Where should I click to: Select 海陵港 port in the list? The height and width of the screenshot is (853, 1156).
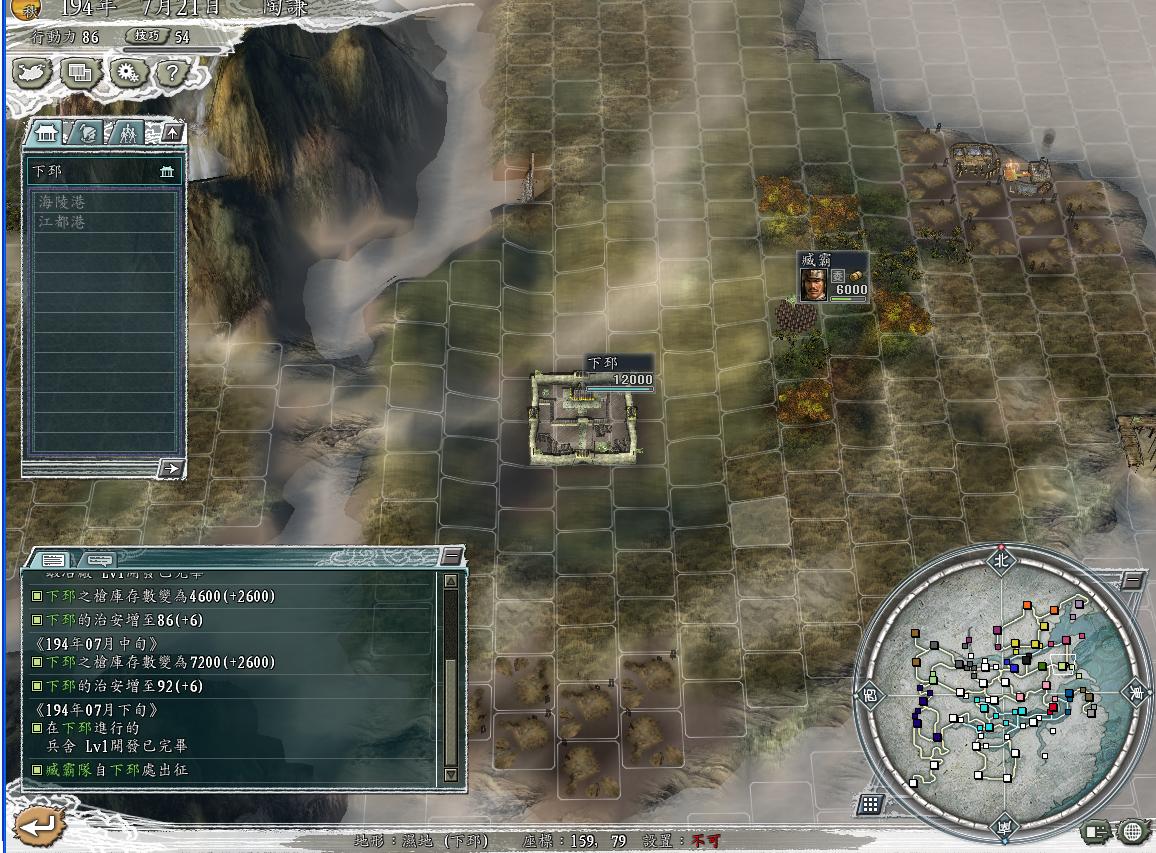[62, 202]
